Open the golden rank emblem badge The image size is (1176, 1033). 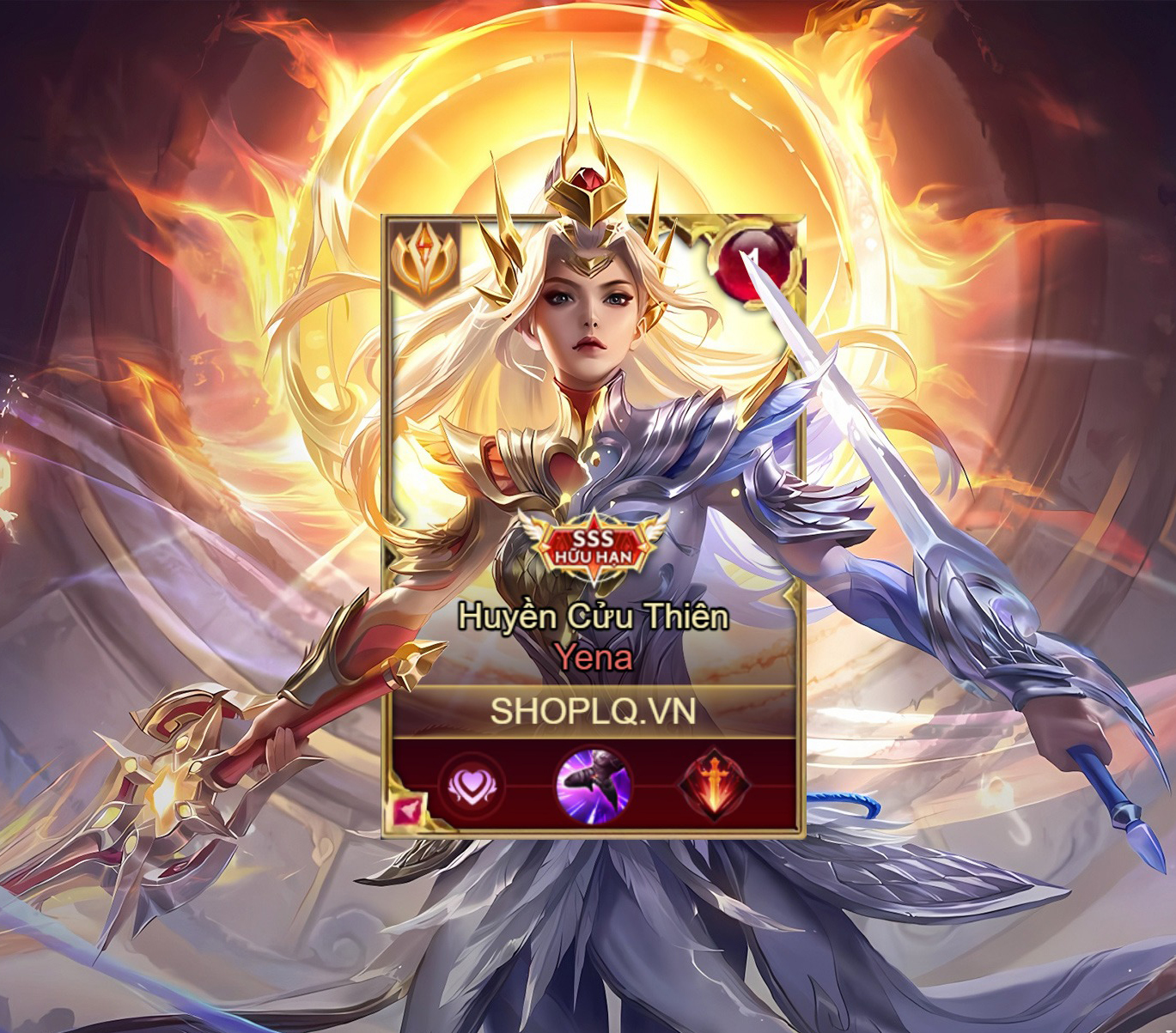424,259
